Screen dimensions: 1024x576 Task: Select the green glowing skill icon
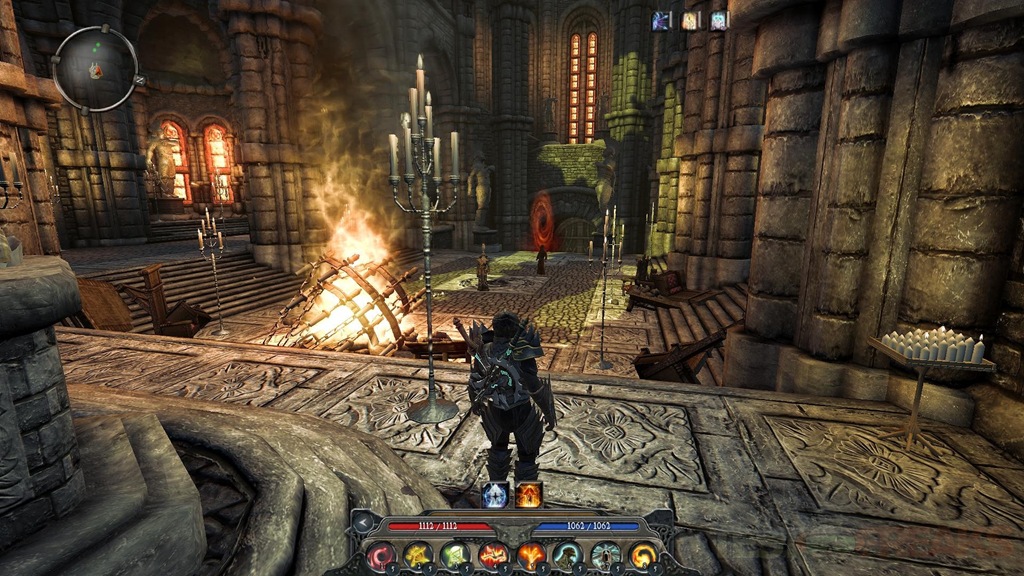coord(456,554)
